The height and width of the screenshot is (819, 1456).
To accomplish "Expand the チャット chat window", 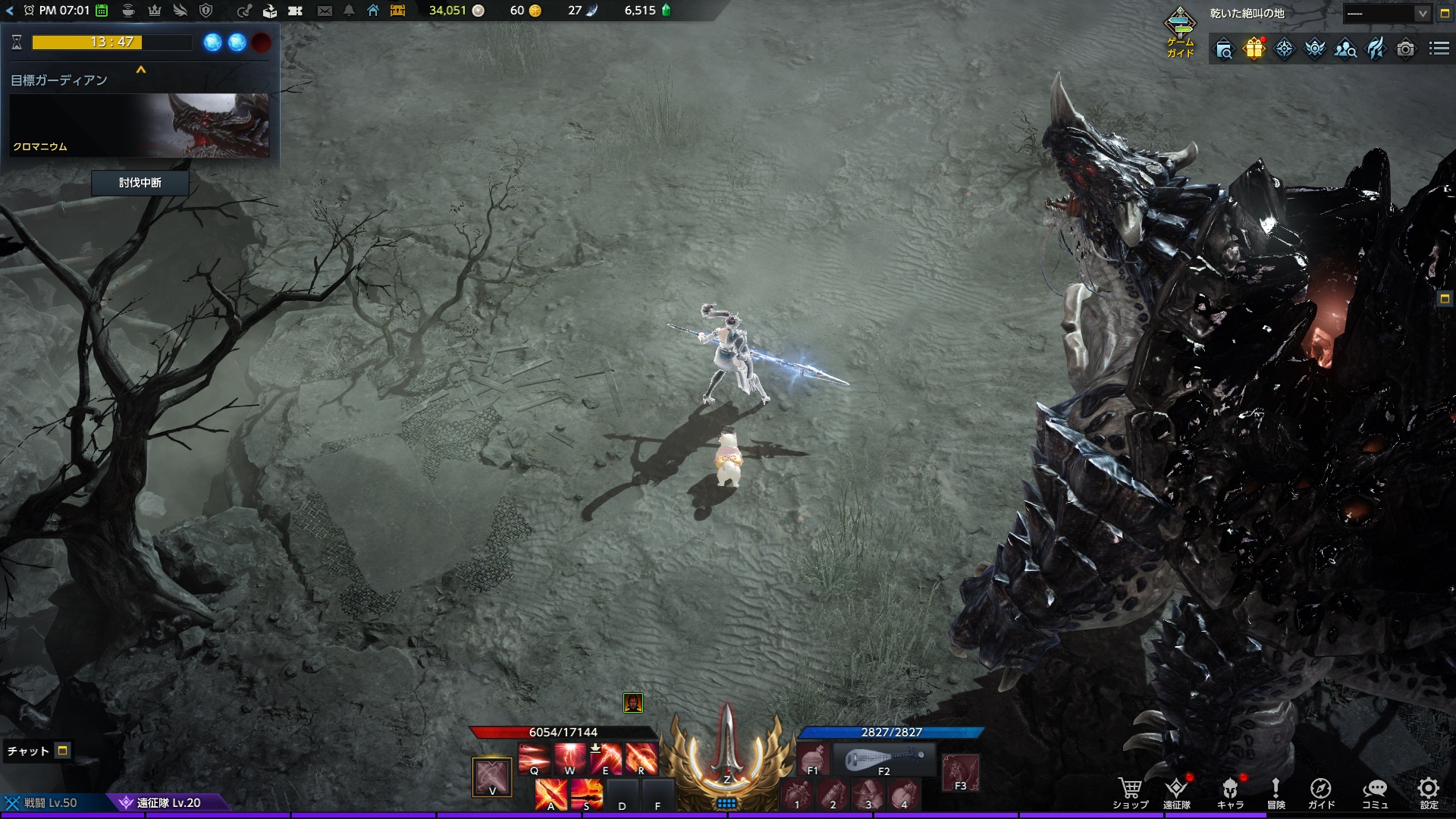I will (x=63, y=751).
